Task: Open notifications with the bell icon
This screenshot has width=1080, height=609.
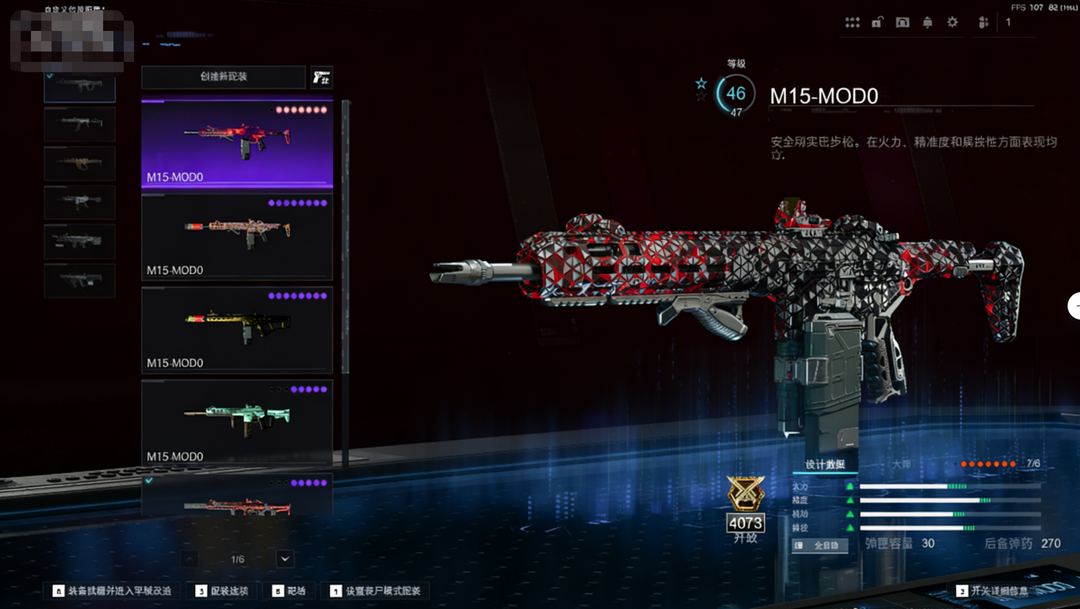Action: tap(927, 22)
